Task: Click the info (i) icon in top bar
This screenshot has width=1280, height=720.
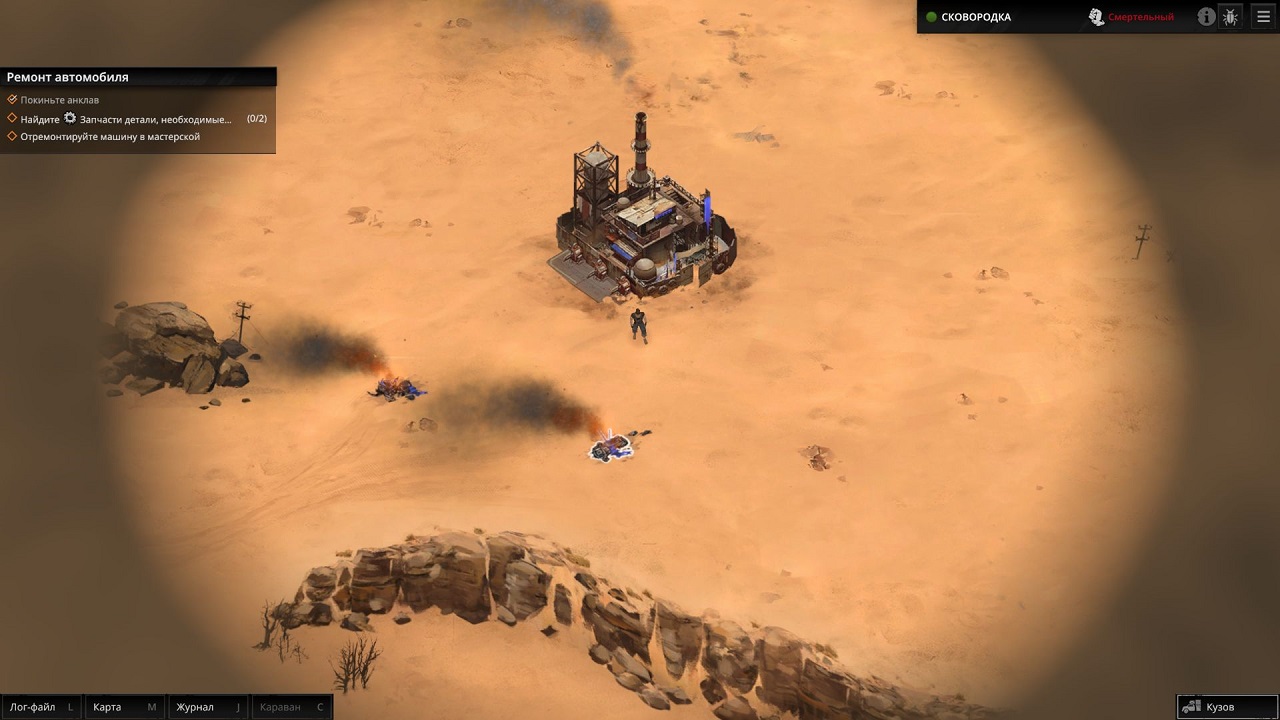Action: coord(1206,16)
